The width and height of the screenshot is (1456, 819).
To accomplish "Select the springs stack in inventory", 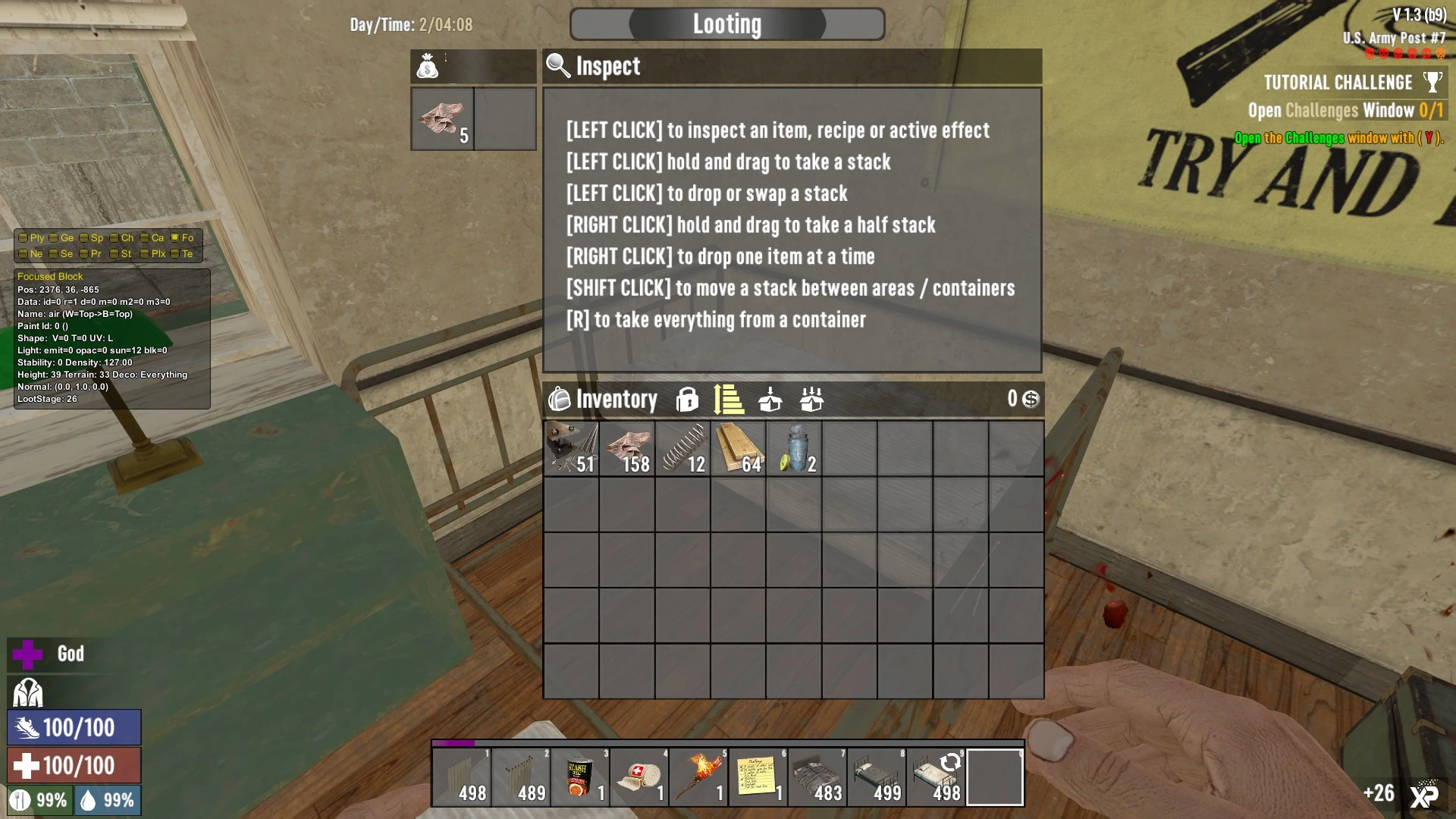I will [x=682, y=449].
